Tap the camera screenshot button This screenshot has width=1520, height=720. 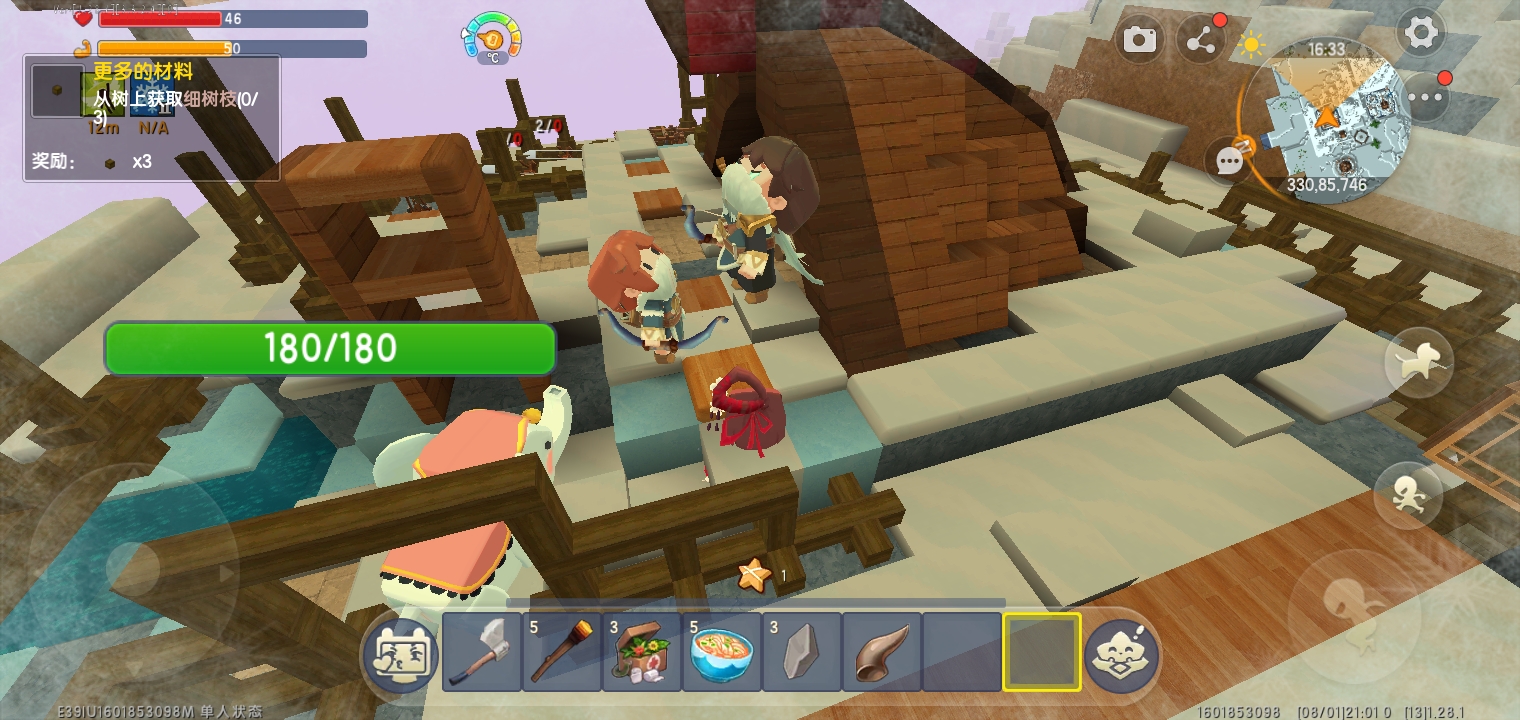pos(1139,39)
